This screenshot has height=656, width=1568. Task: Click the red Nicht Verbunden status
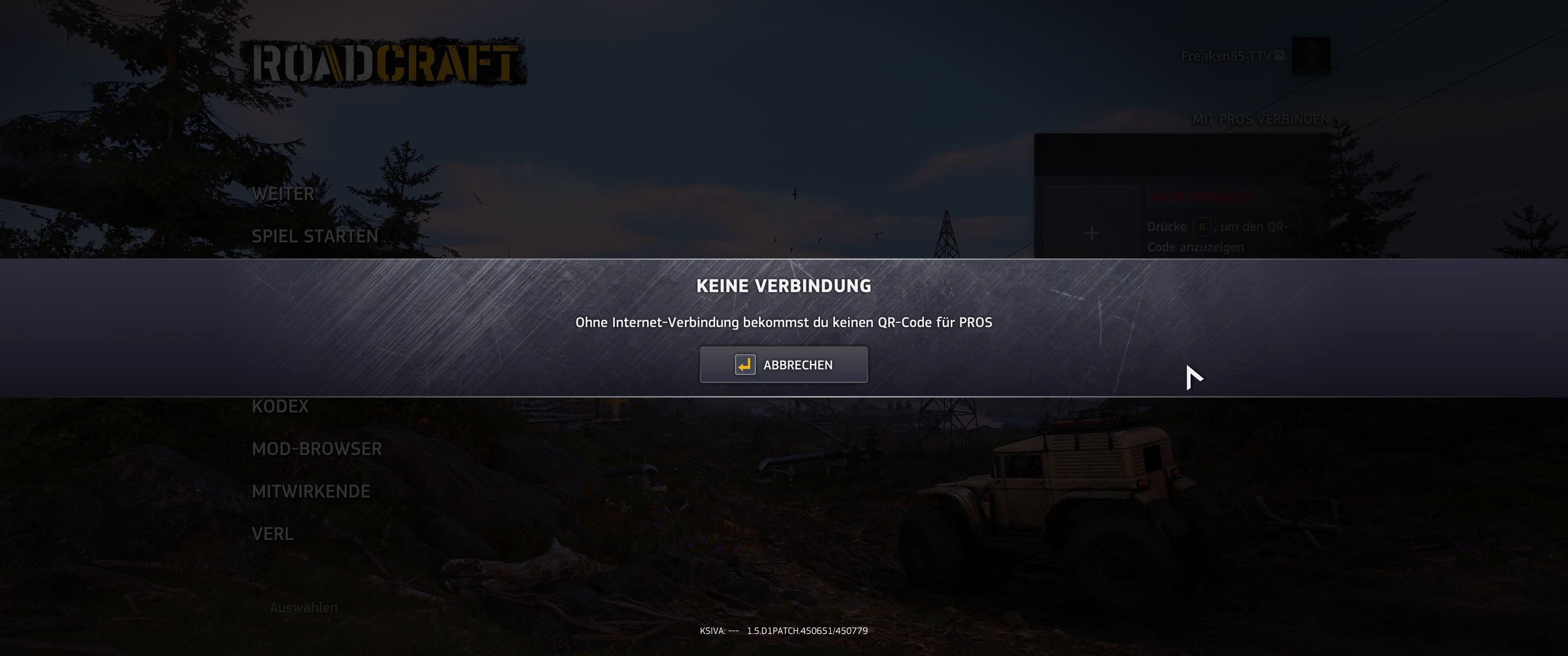(1203, 197)
